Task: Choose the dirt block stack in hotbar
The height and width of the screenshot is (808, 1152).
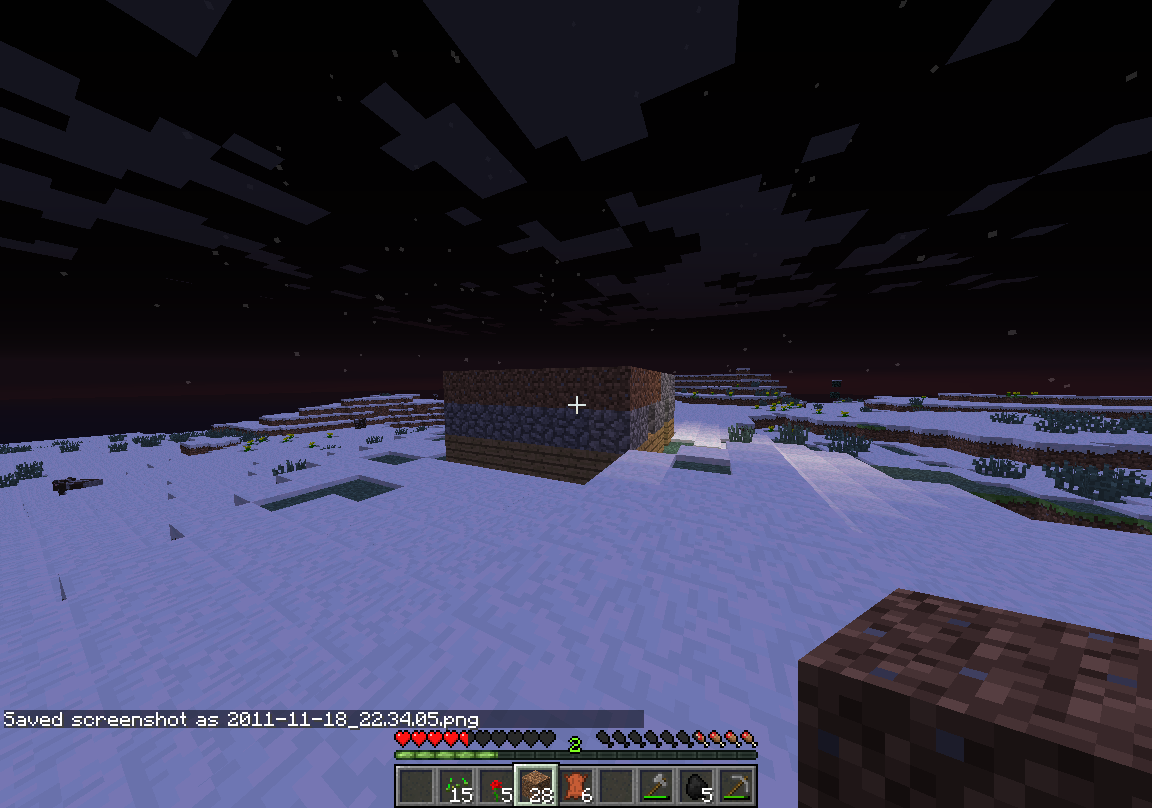Action: (536, 785)
